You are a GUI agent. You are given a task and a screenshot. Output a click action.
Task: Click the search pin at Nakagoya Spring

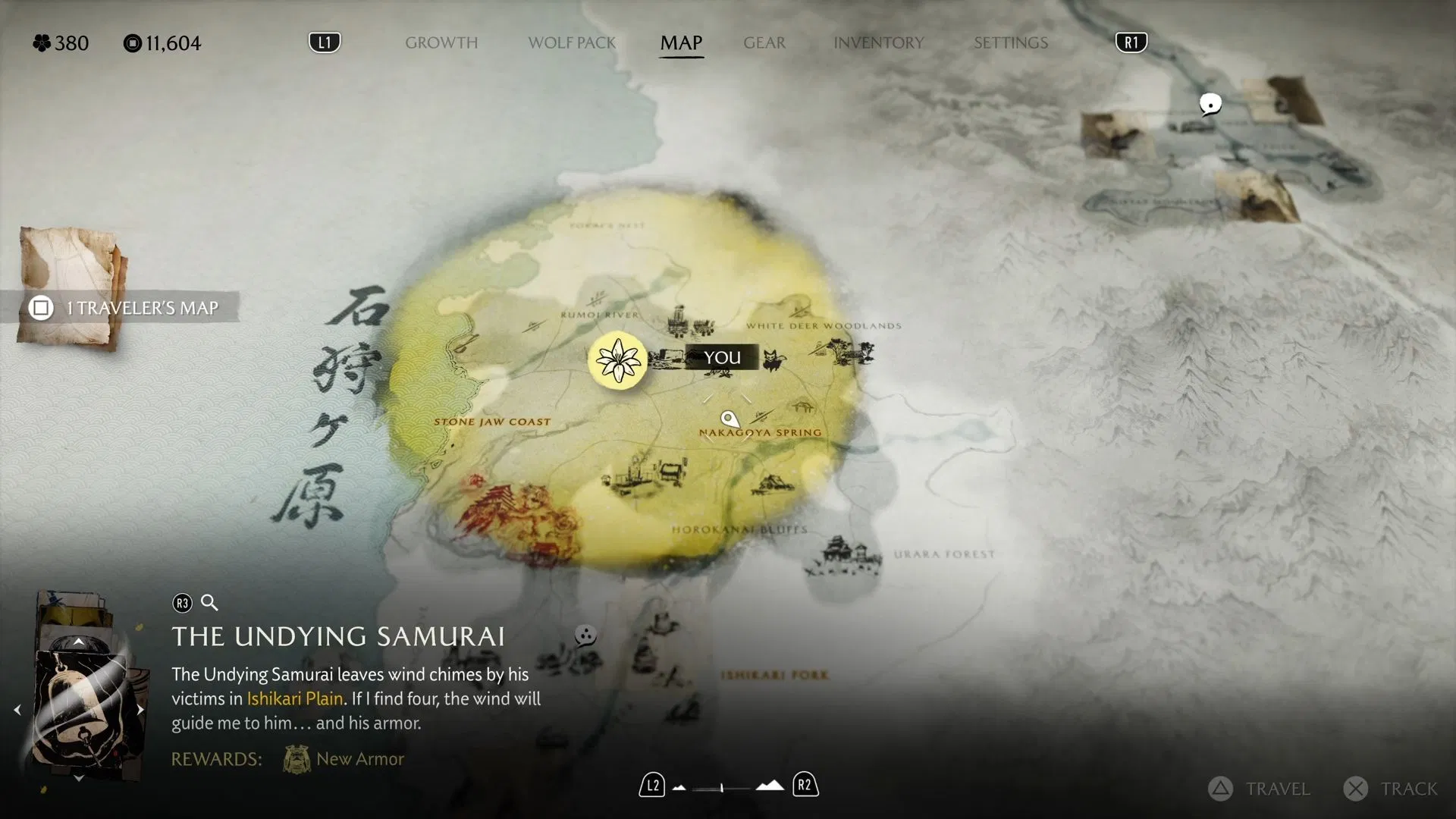(730, 418)
